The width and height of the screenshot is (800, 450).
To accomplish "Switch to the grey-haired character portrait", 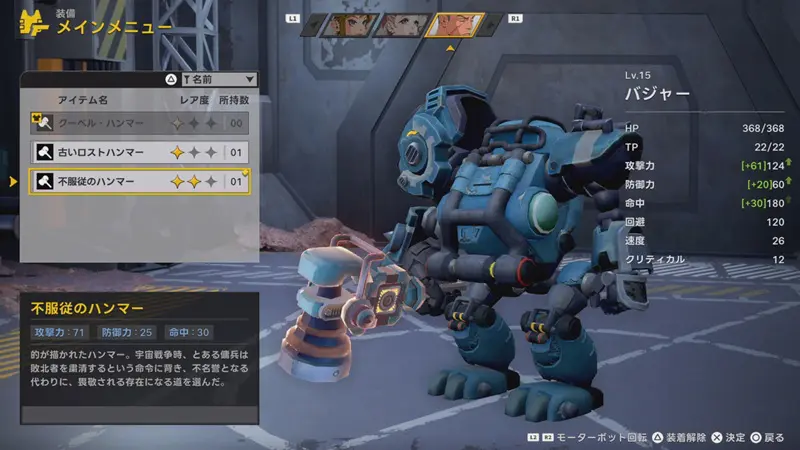I will click(398, 24).
